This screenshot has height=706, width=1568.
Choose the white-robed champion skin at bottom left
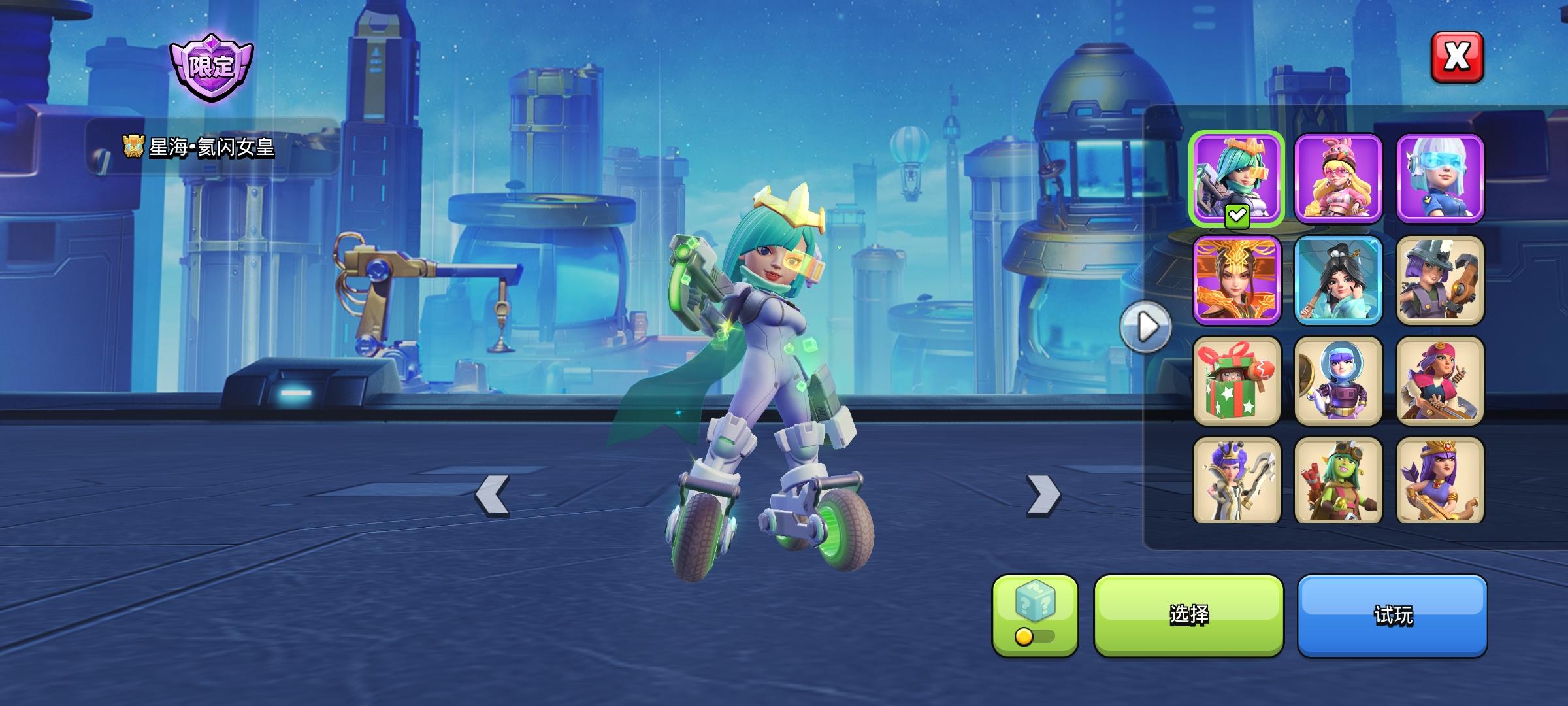pos(1237,482)
